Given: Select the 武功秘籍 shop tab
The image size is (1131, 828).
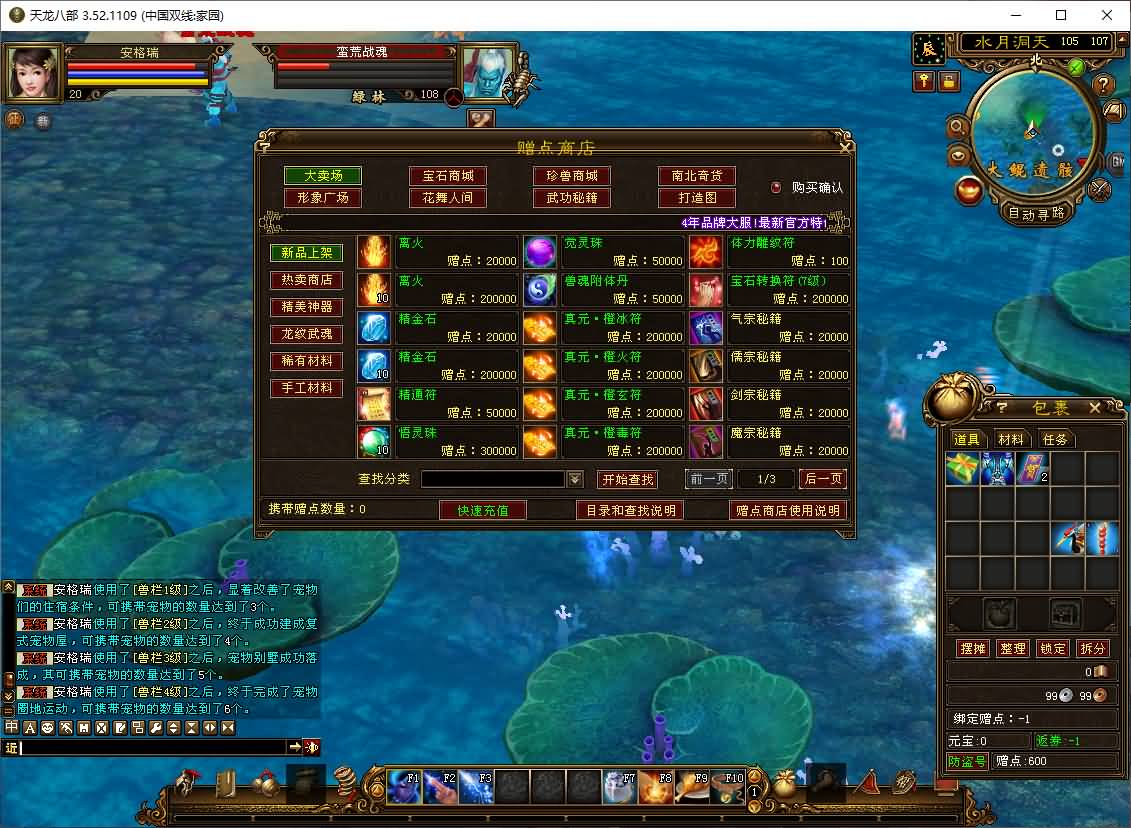Looking at the screenshot, I should [x=572, y=198].
